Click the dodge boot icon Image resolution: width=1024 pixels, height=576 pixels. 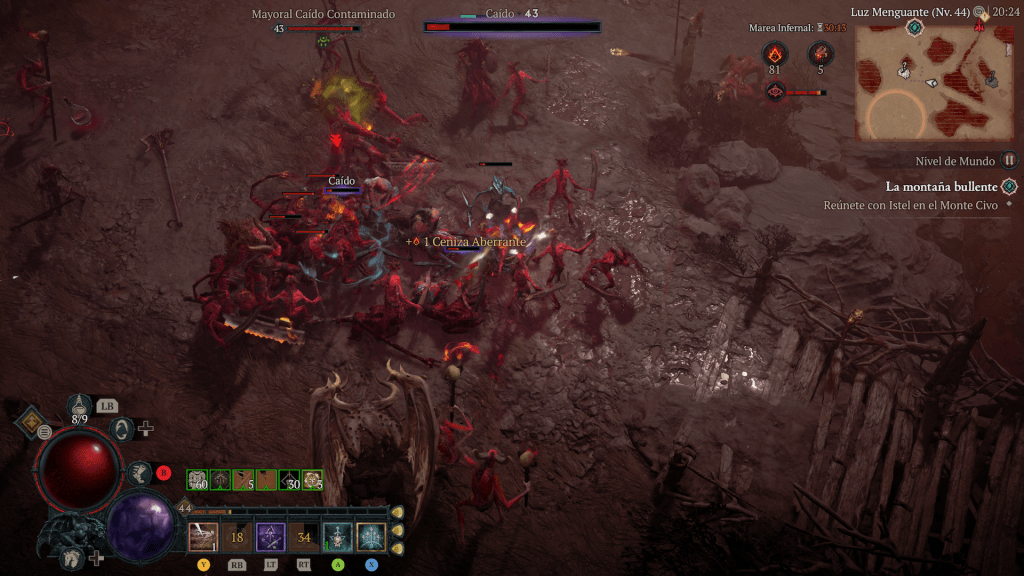pyautogui.click(x=140, y=474)
